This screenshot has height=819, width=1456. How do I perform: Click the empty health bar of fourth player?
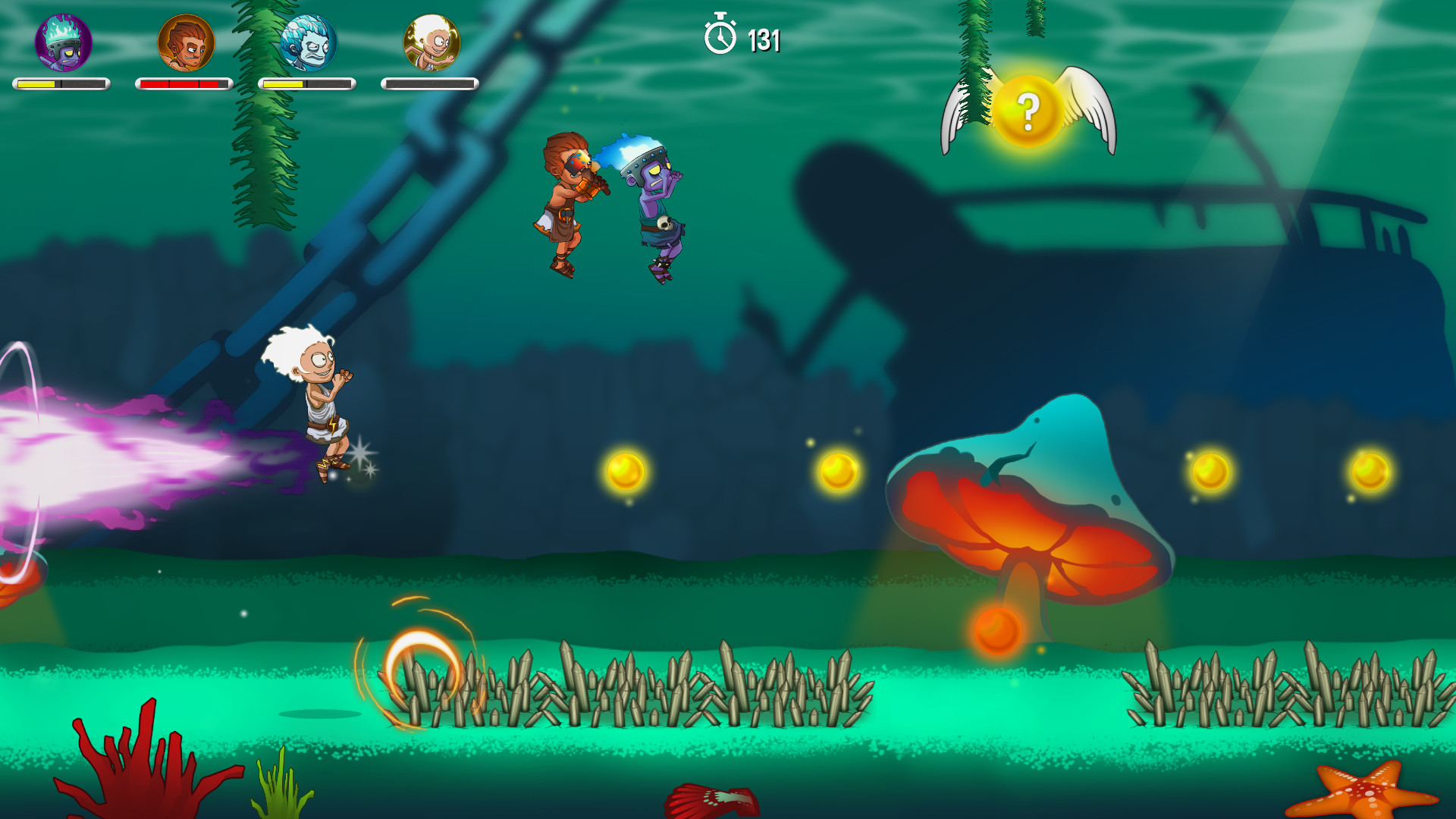click(428, 85)
